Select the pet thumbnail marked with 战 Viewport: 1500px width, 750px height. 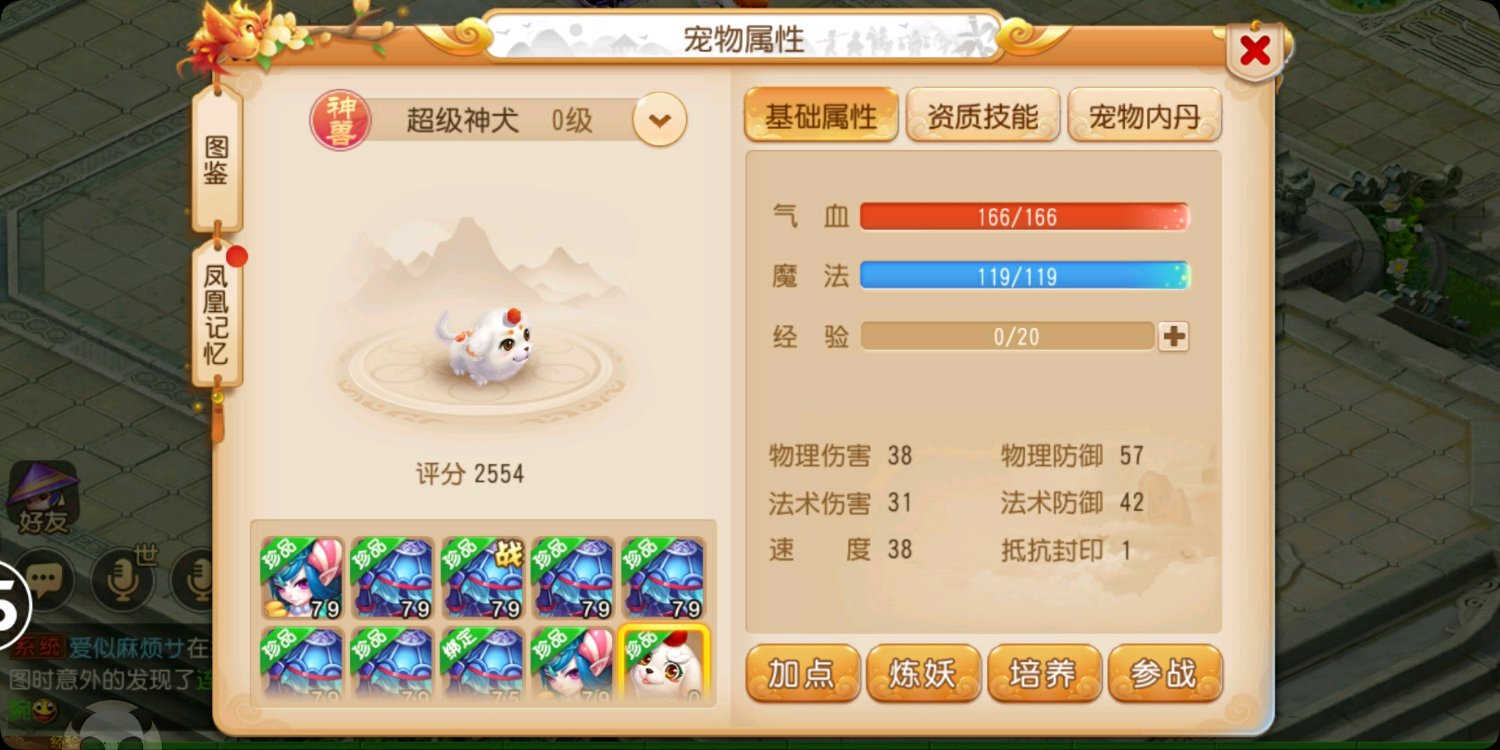pyautogui.click(x=483, y=578)
